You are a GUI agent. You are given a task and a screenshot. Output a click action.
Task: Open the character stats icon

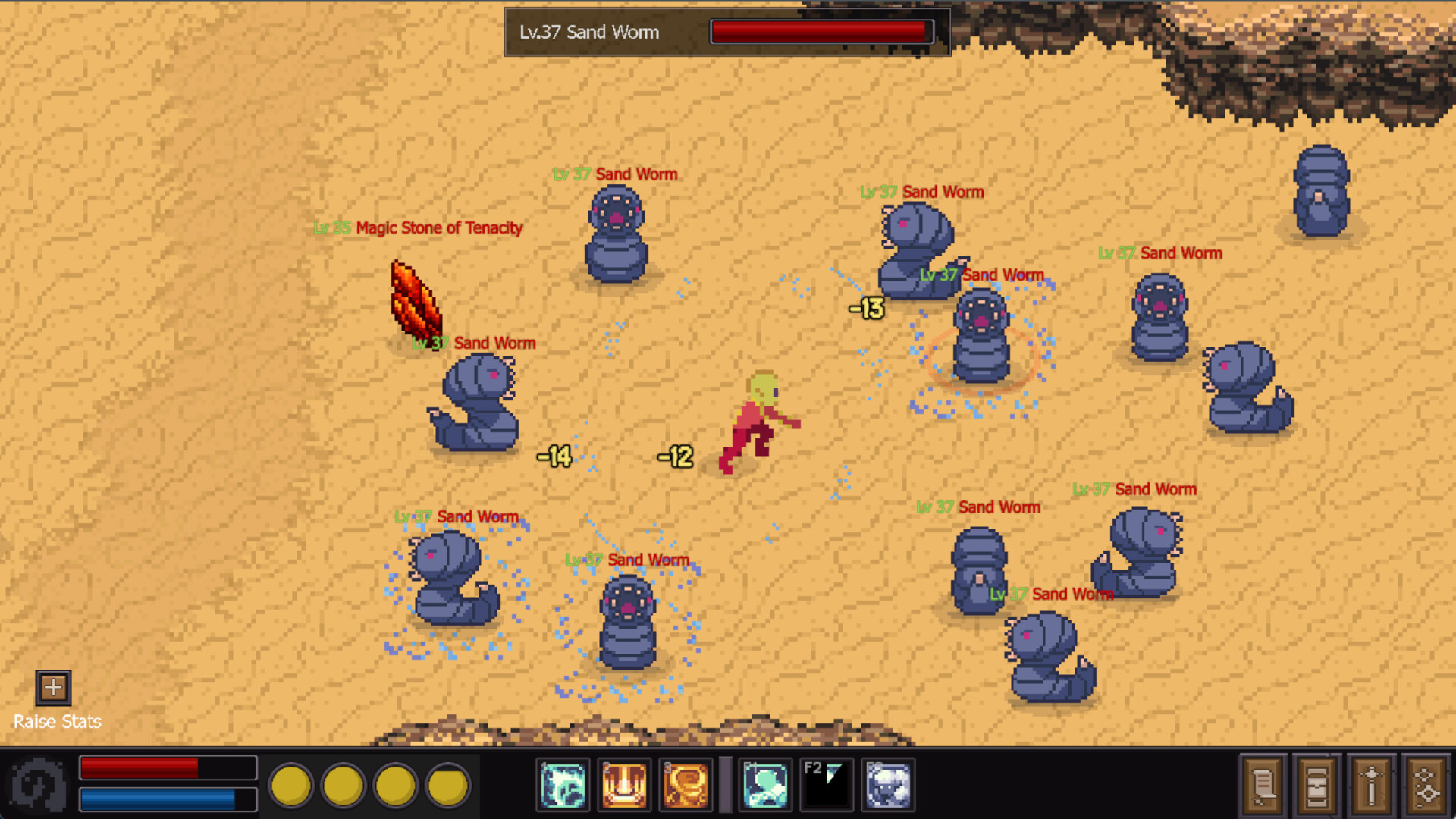pyautogui.click(x=1373, y=785)
